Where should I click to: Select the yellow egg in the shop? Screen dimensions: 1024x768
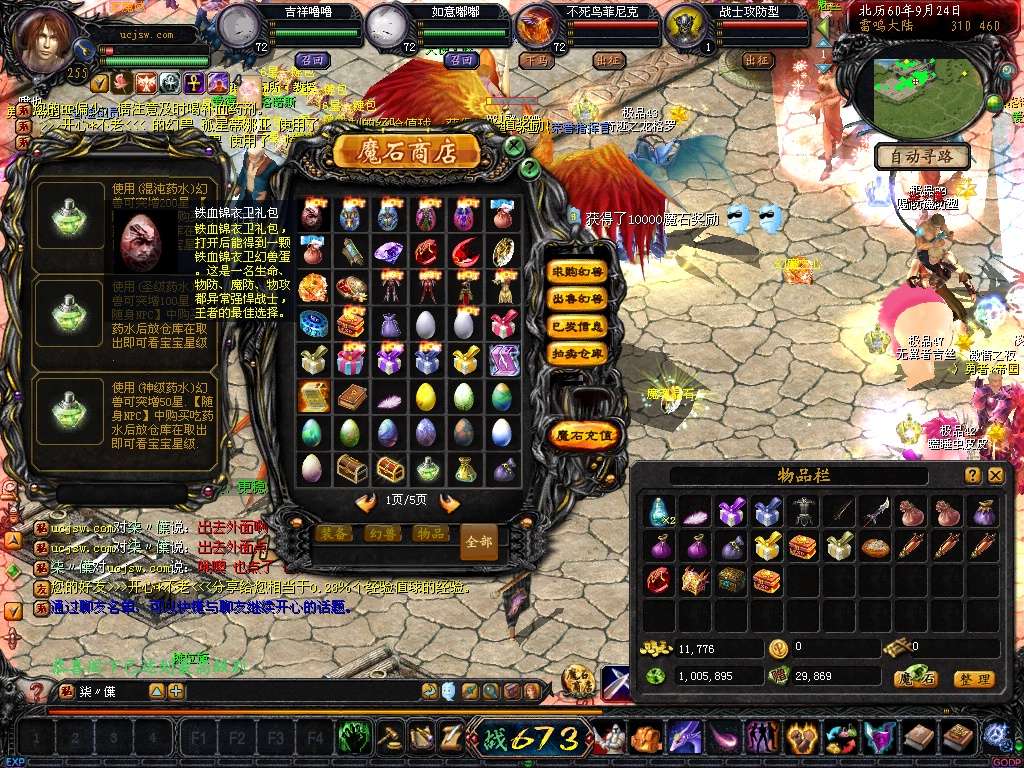coord(426,397)
